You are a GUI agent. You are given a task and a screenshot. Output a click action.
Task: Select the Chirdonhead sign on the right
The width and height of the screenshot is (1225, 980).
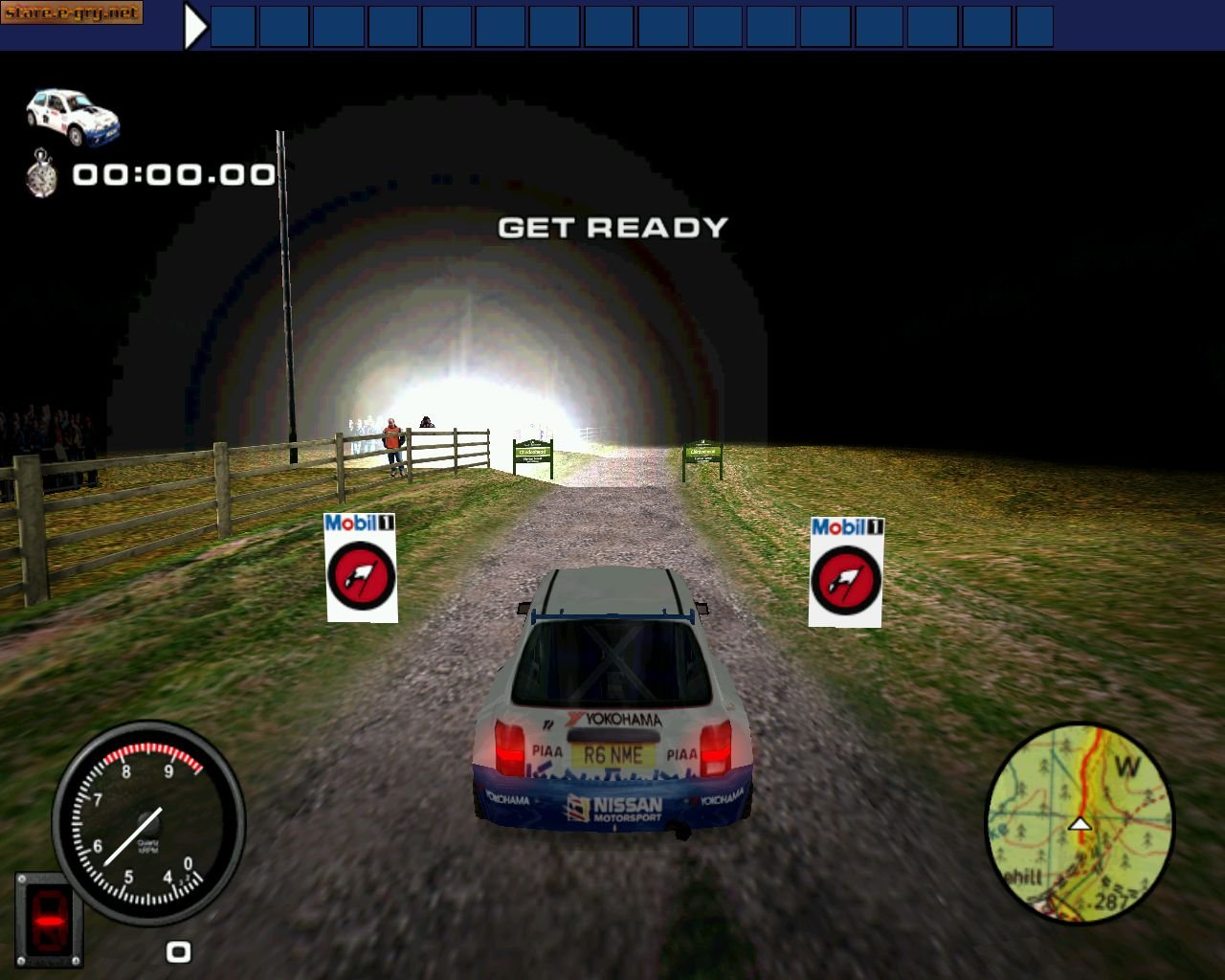point(702,450)
